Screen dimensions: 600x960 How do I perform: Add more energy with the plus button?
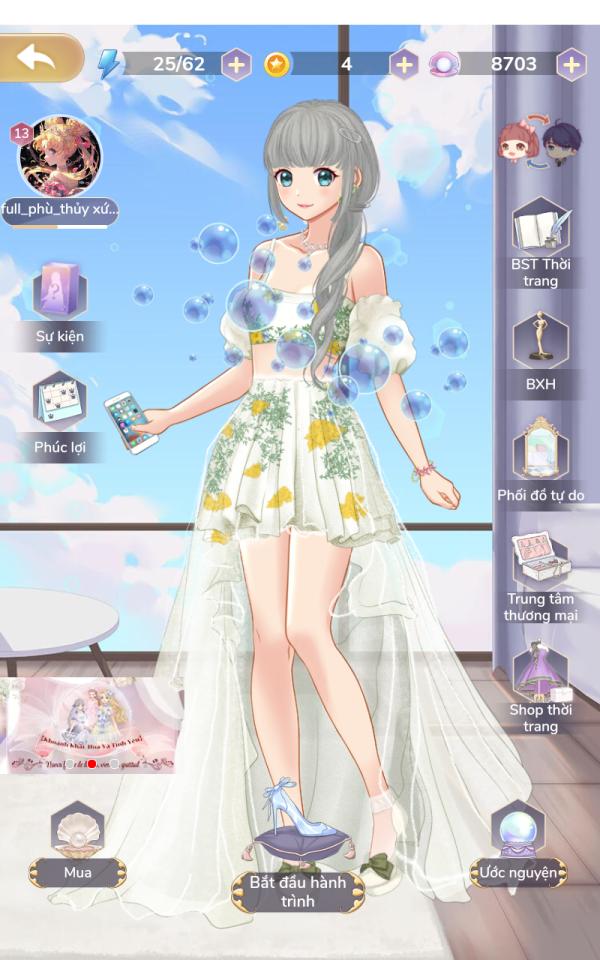tap(236, 65)
